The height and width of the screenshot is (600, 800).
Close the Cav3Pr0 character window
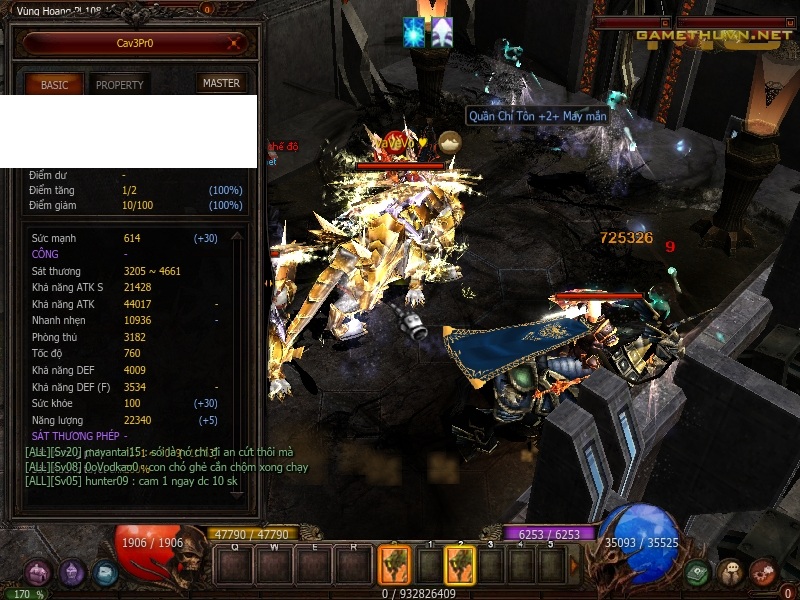234,43
